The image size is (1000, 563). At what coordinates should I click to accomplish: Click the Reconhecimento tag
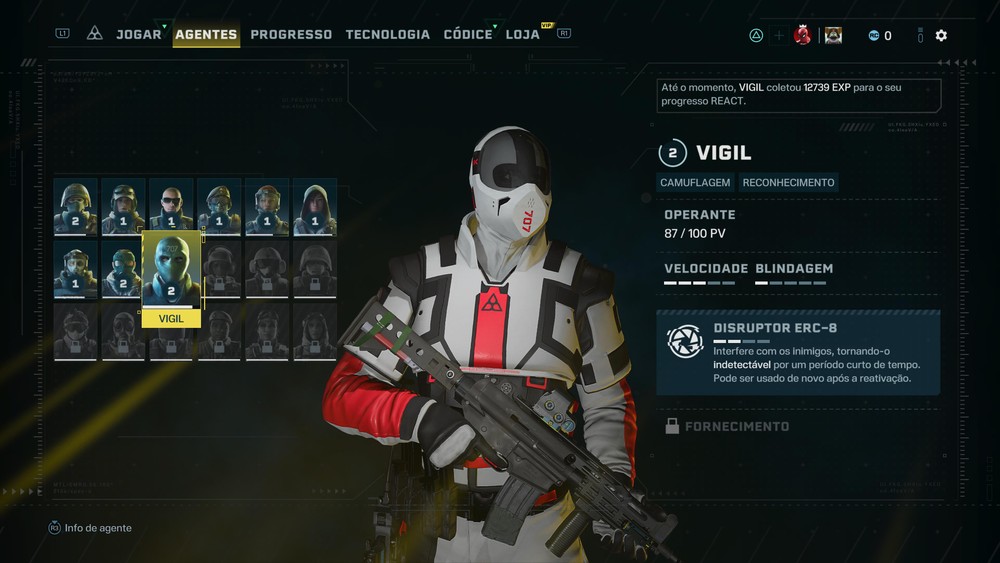(788, 183)
